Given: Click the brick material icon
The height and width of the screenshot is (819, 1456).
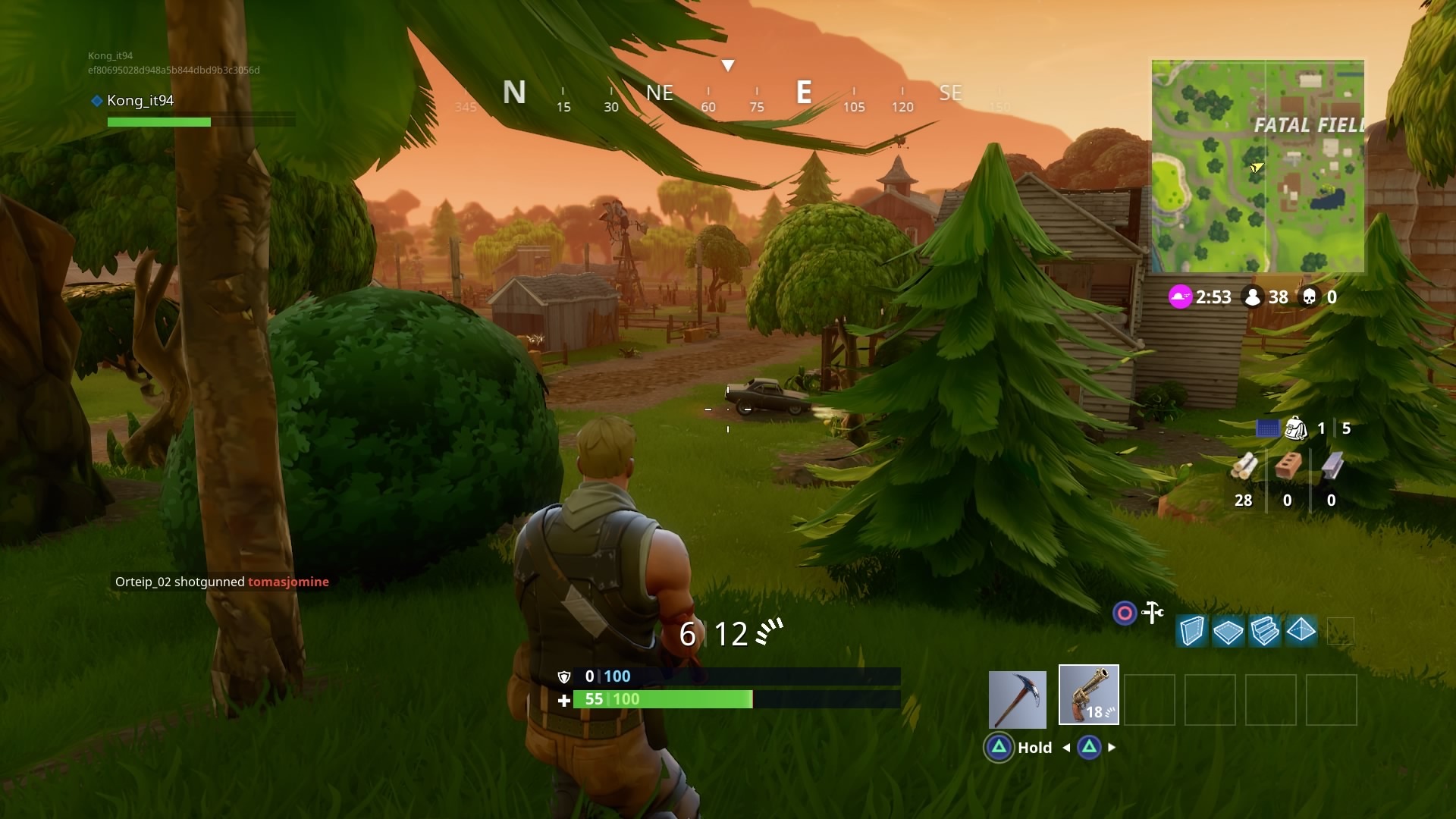Looking at the screenshot, I should click(x=1288, y=466).
